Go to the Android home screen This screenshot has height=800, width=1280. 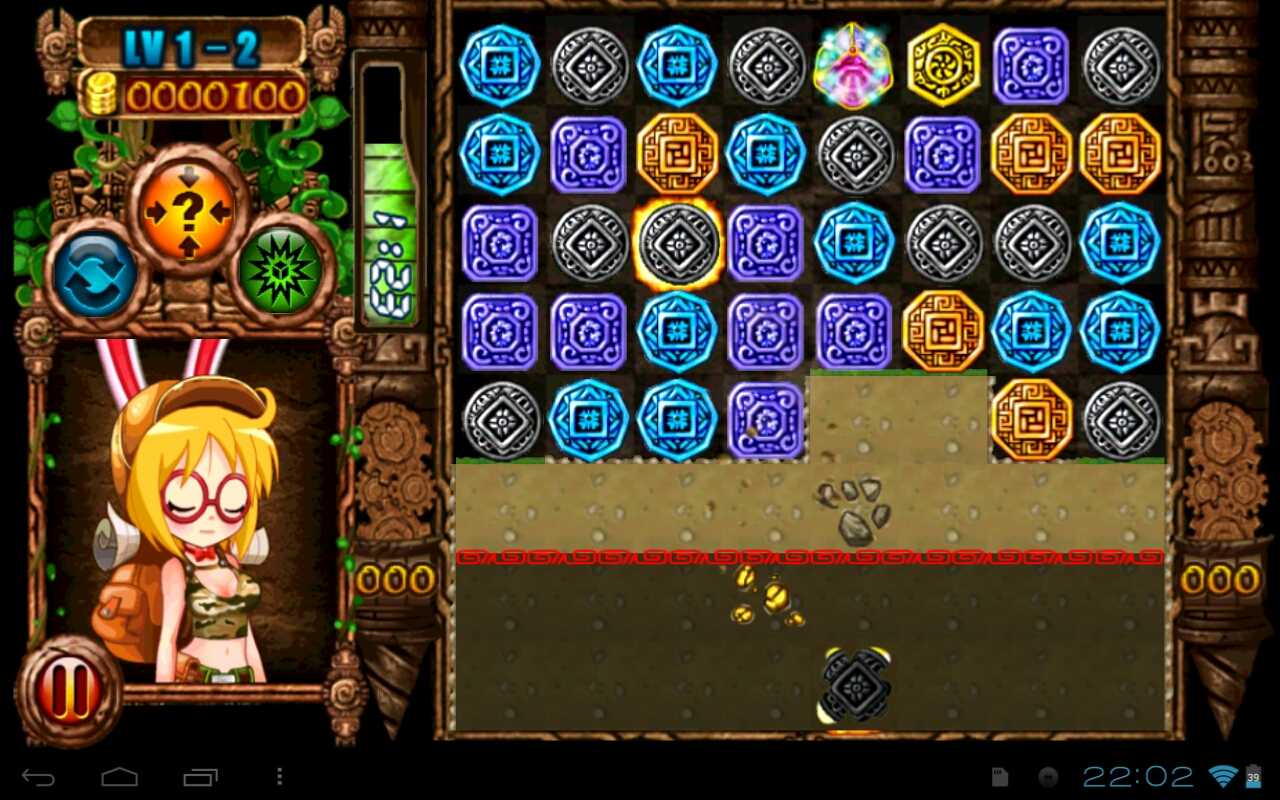pyautogui.click(x=119, y=777)
